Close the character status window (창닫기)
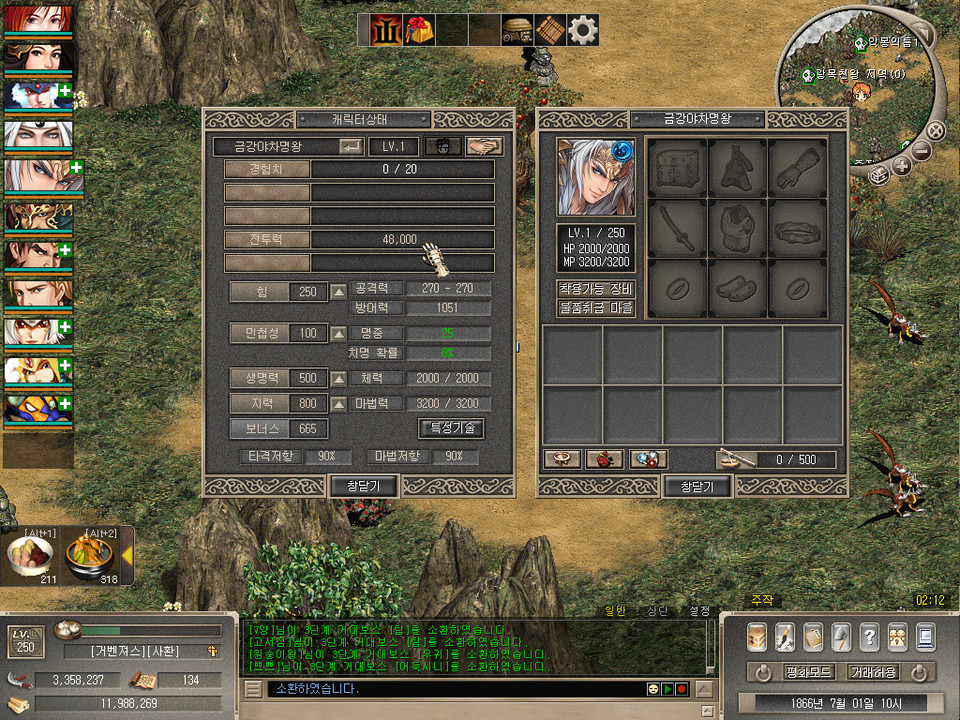960x720 pixels. tap(364, 486)
